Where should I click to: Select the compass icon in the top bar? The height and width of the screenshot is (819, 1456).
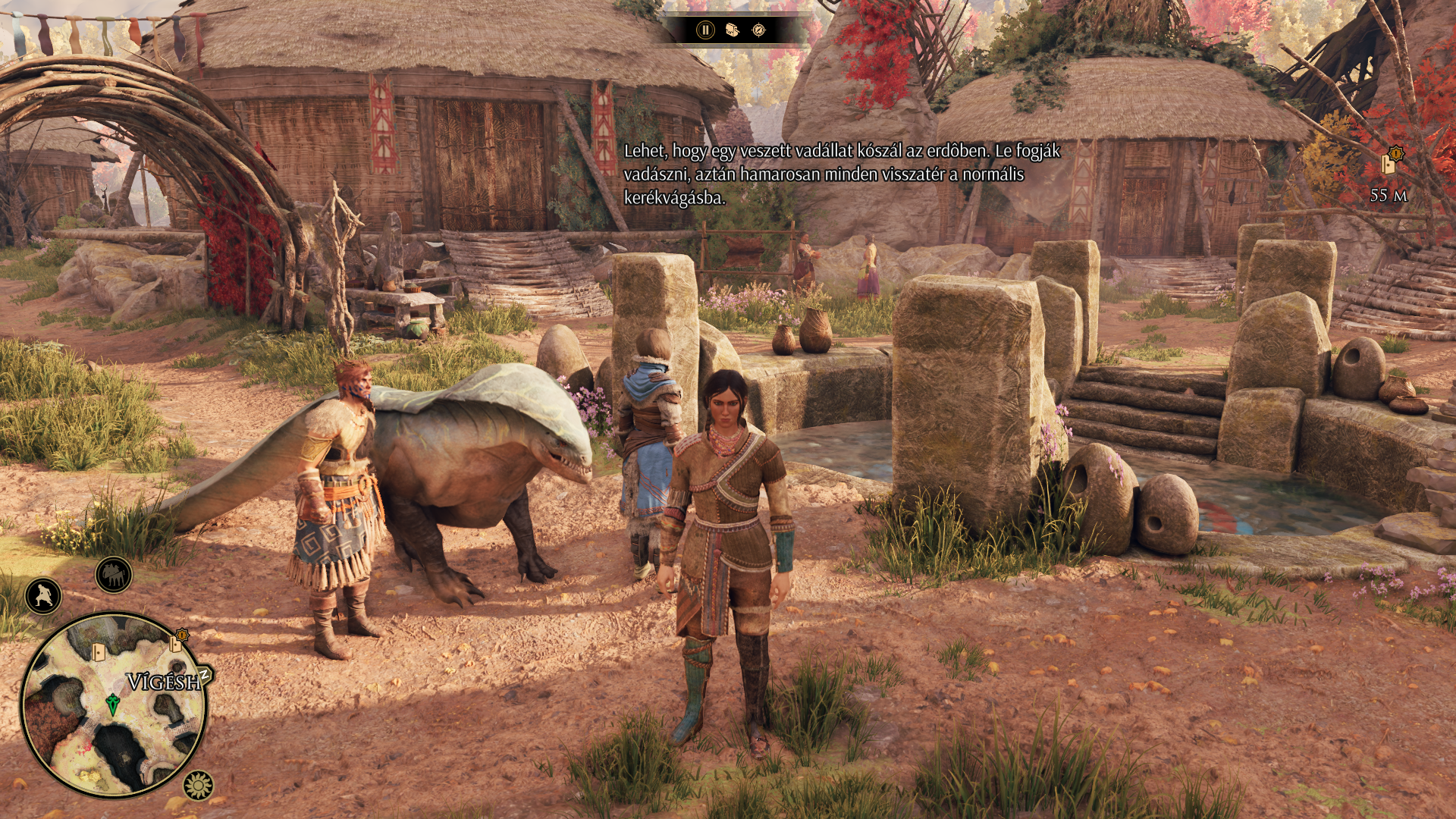point(759,30)
